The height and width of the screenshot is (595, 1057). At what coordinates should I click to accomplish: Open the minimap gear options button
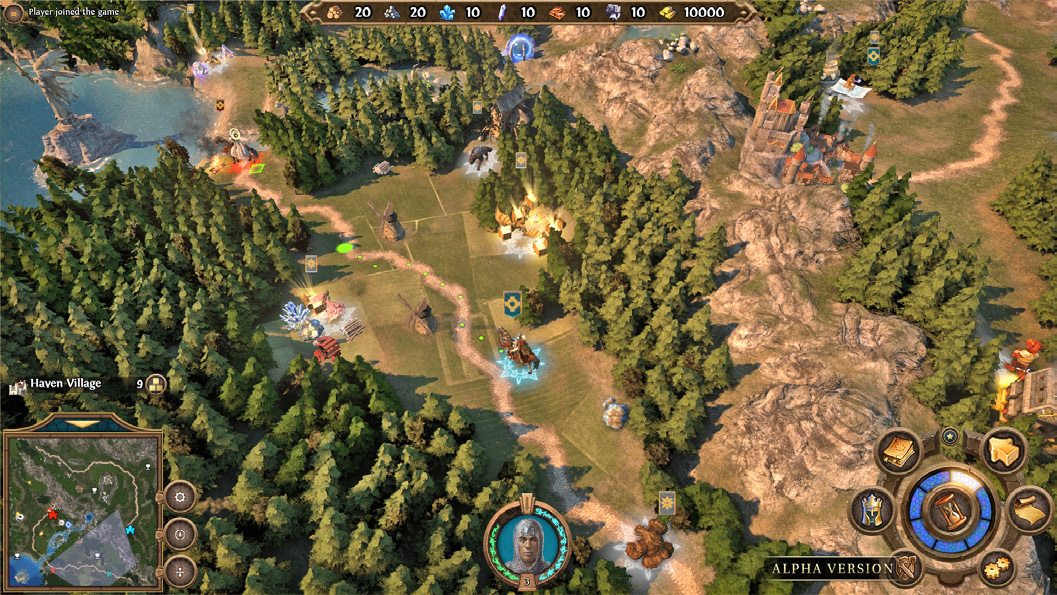tap(180, 495)
